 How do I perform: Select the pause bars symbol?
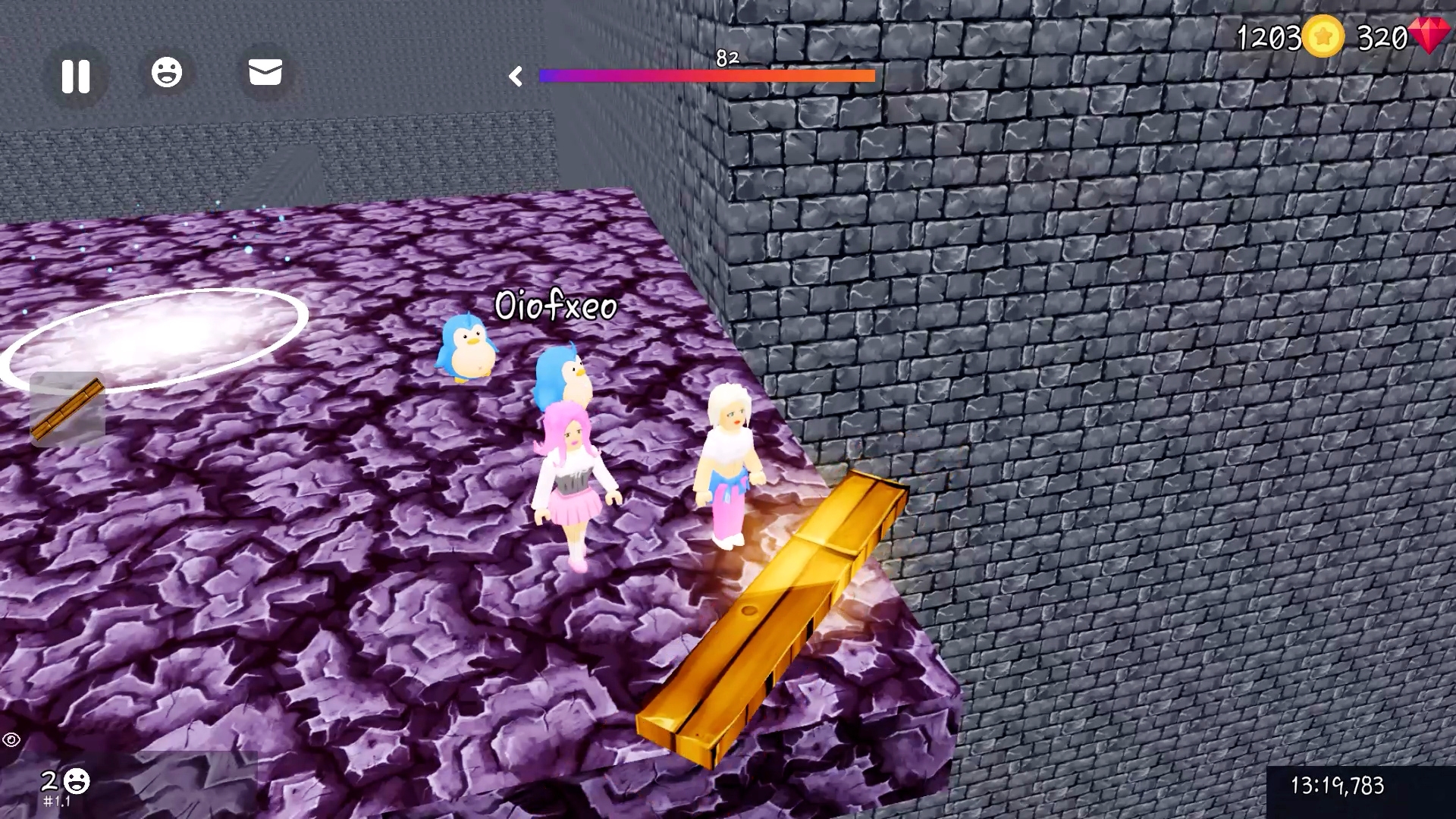point(75,76)
